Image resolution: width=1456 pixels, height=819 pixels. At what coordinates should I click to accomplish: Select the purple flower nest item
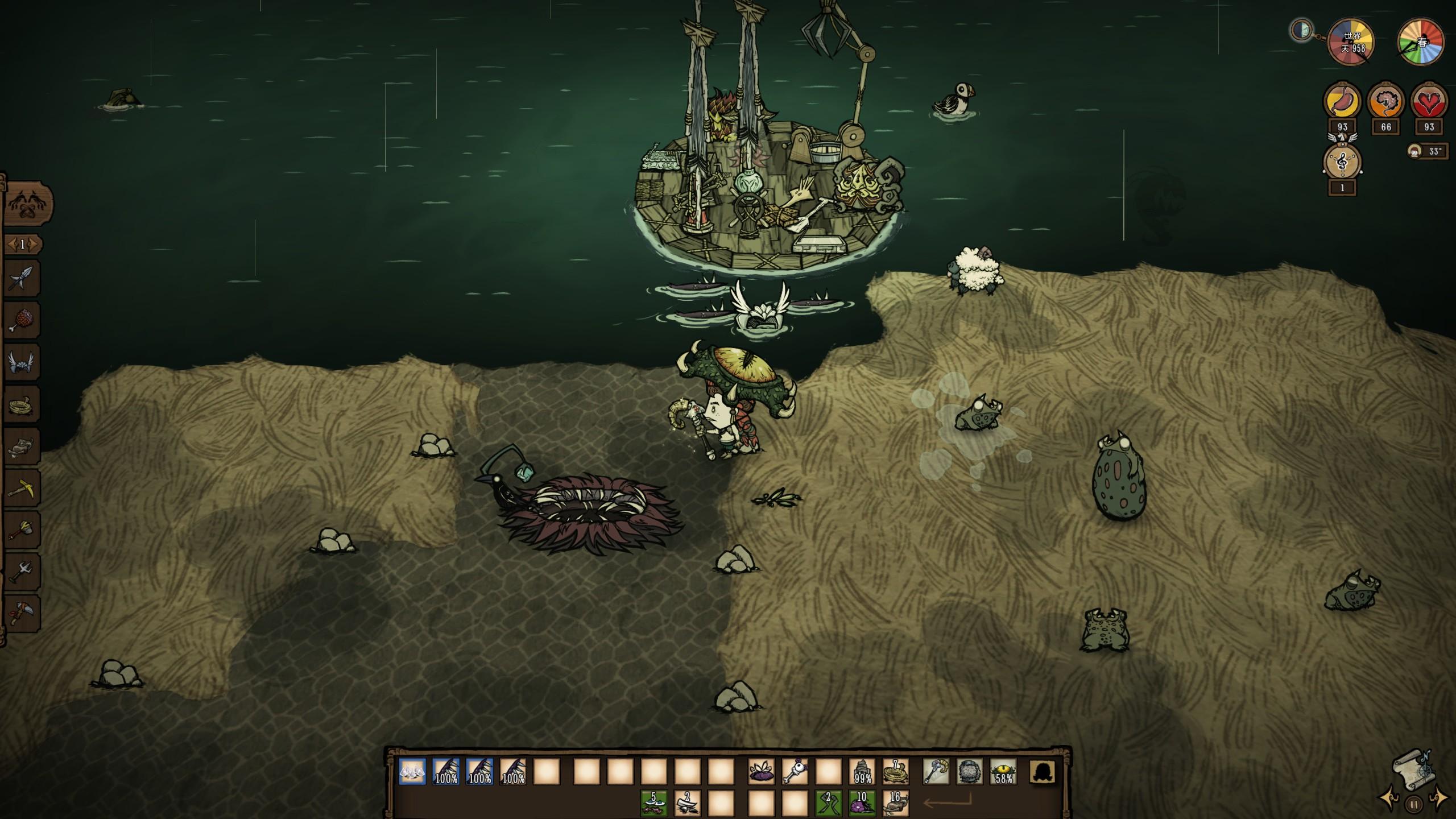tap(761, 773)
